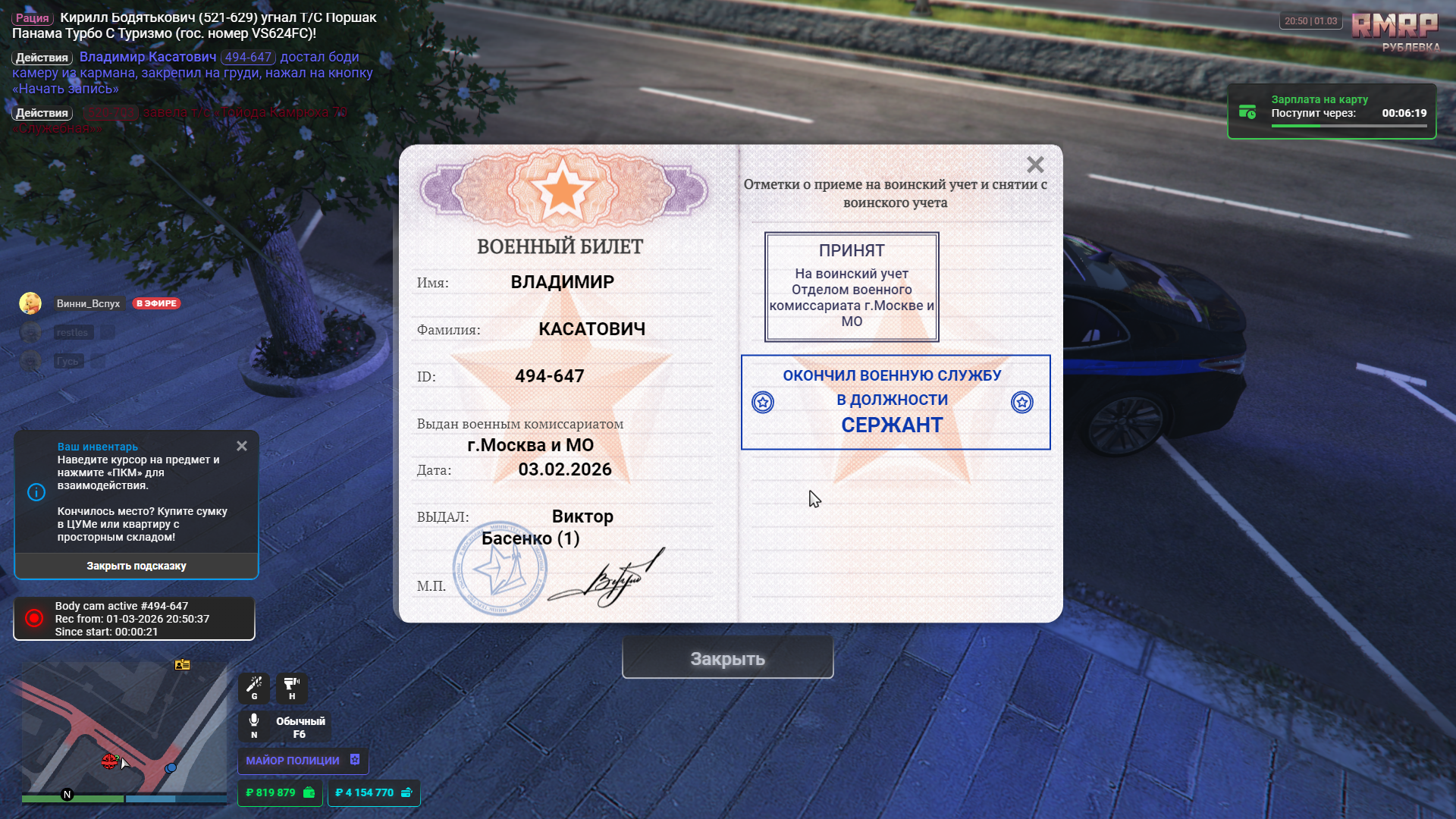Click the Действия tag in the chat

pos(42,58)
